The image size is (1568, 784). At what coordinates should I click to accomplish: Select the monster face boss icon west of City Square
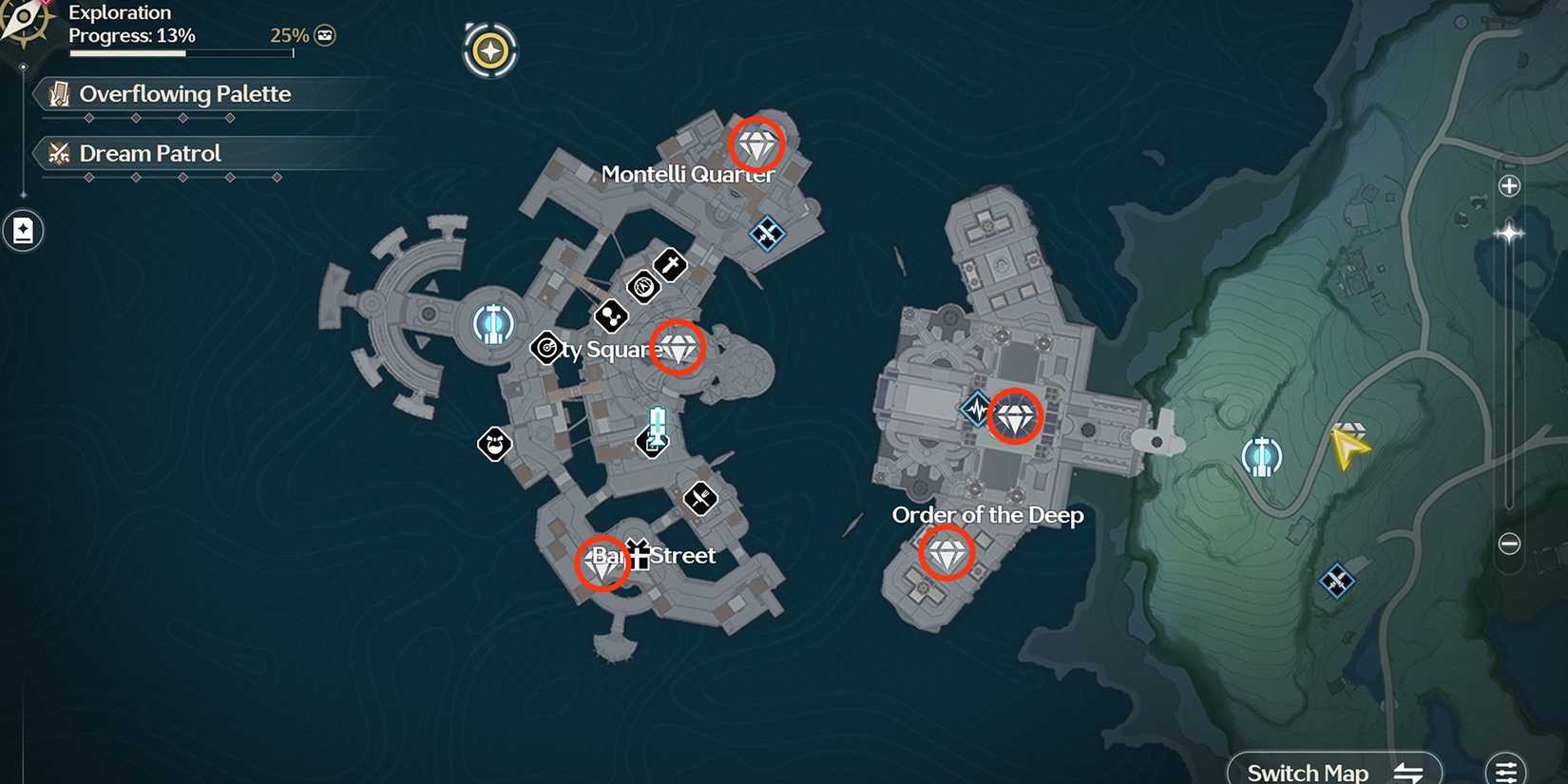(495, 444)
